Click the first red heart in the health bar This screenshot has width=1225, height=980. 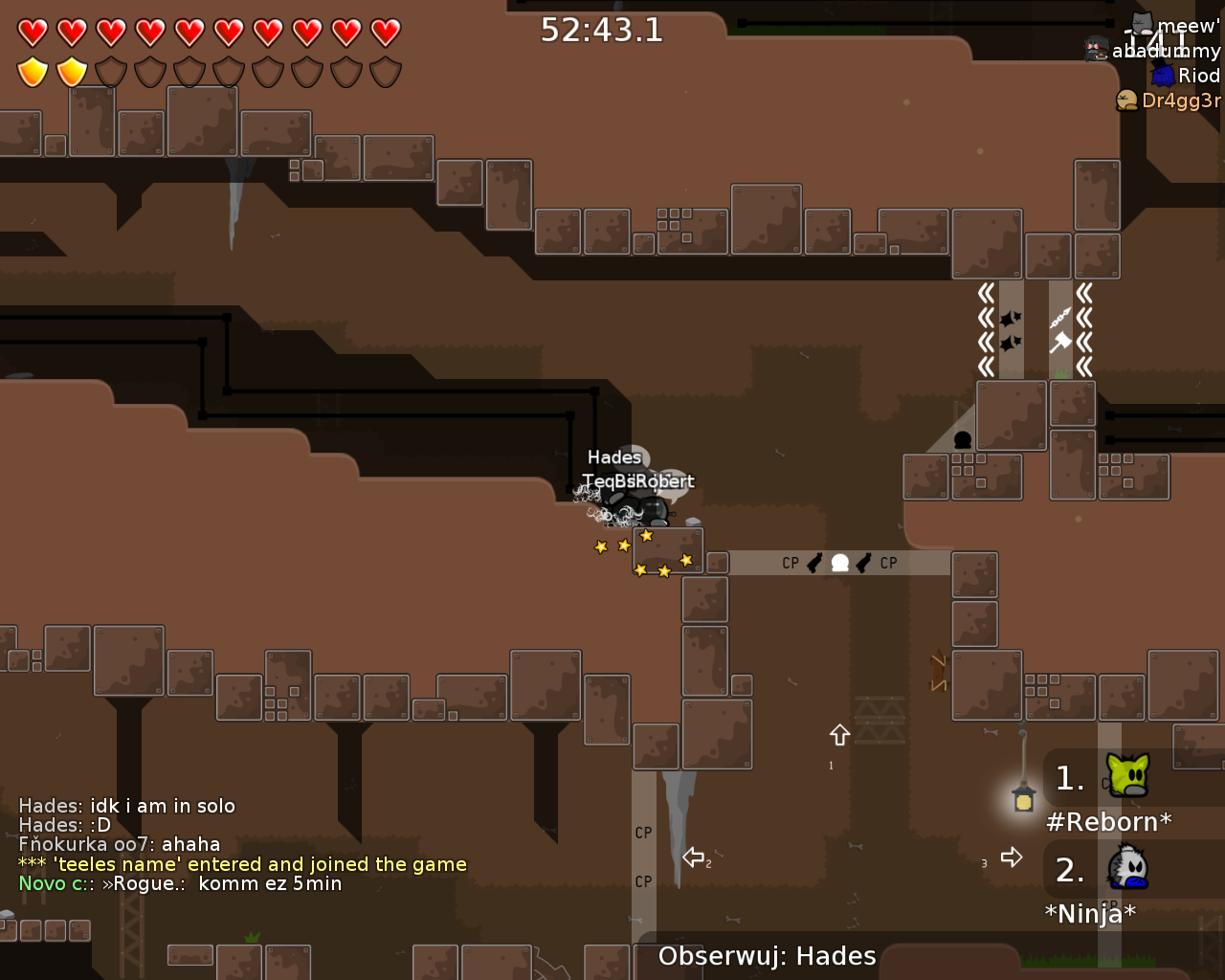point(32,31)
